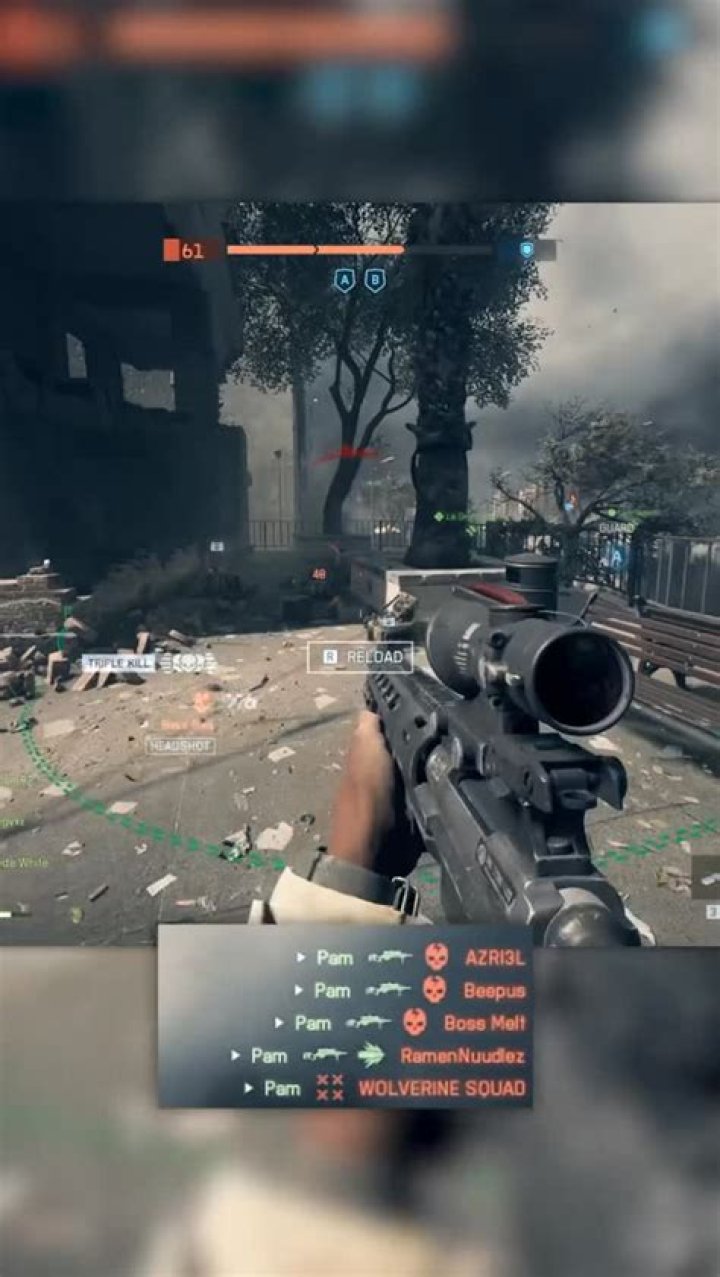The width and height of the screenshot is (720, 1277).
Task: Select the objective B marker icon
Action: (x=375, y=281)
